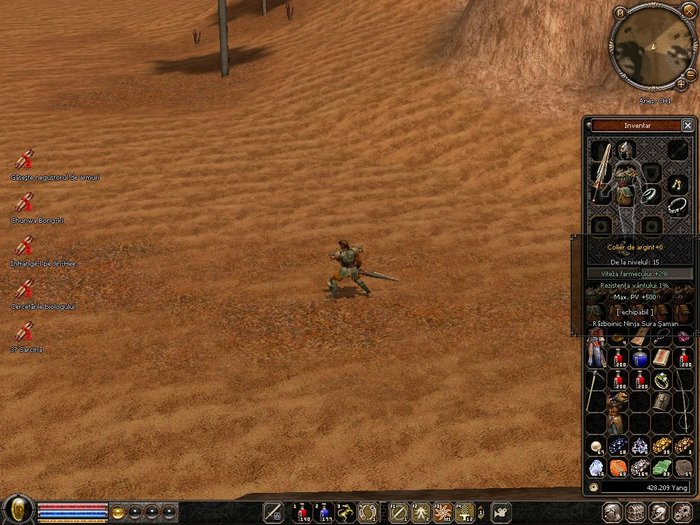Open the 'Găsește negustorul de armuri' quest scroll
Screen dimensions: 700x525
(x=25, y=160)
